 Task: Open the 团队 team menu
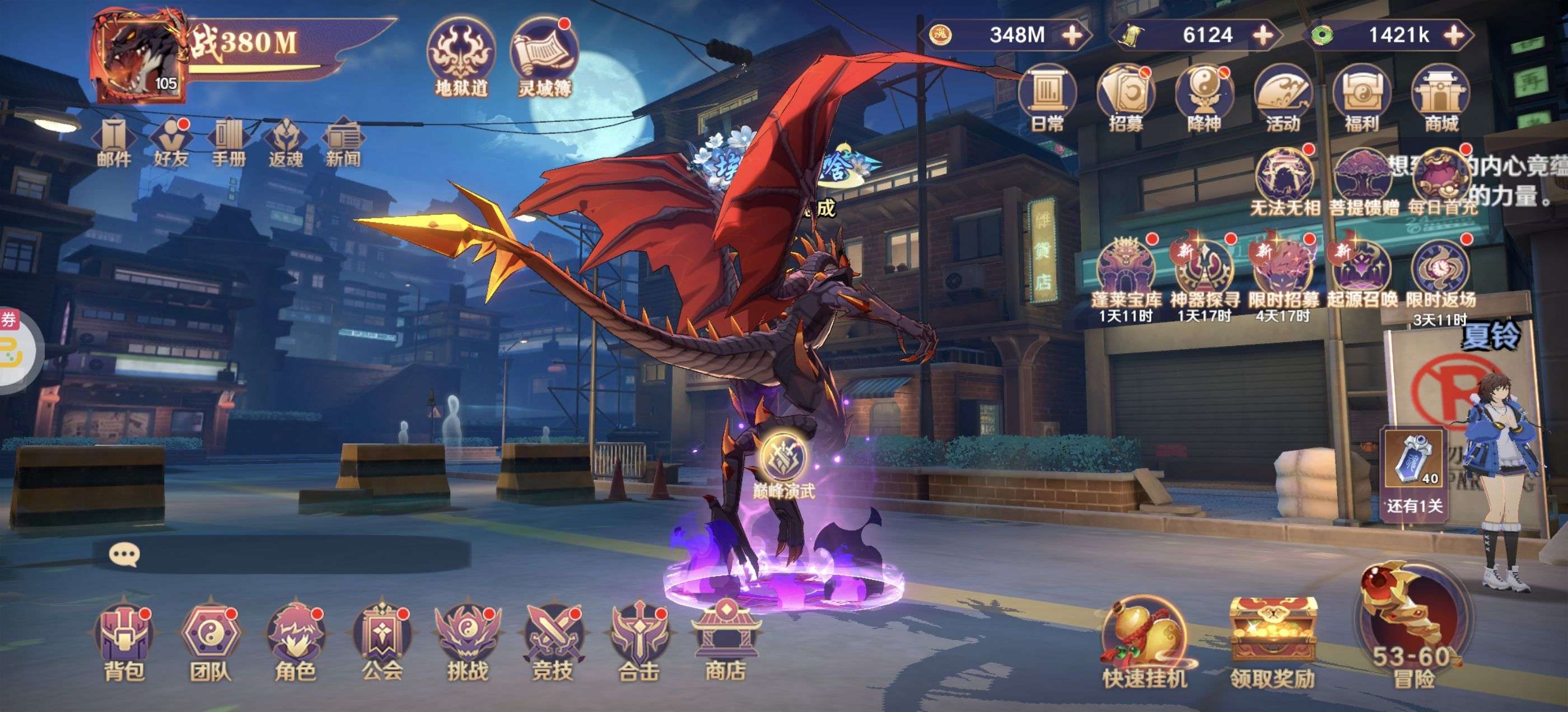[x=210, y=642]
